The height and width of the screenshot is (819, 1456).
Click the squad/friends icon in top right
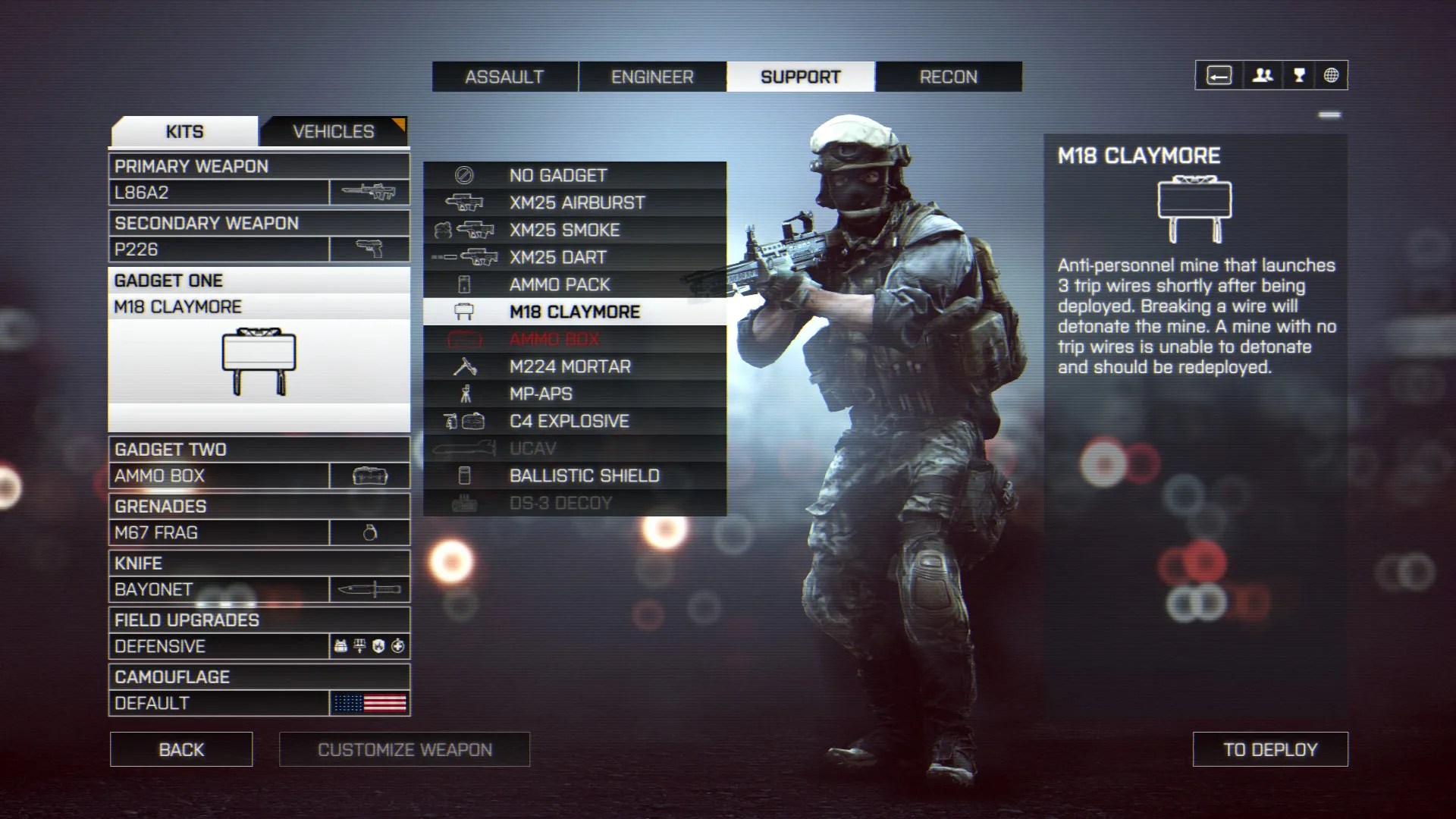pyautogui.click(x=1261, y=75)
